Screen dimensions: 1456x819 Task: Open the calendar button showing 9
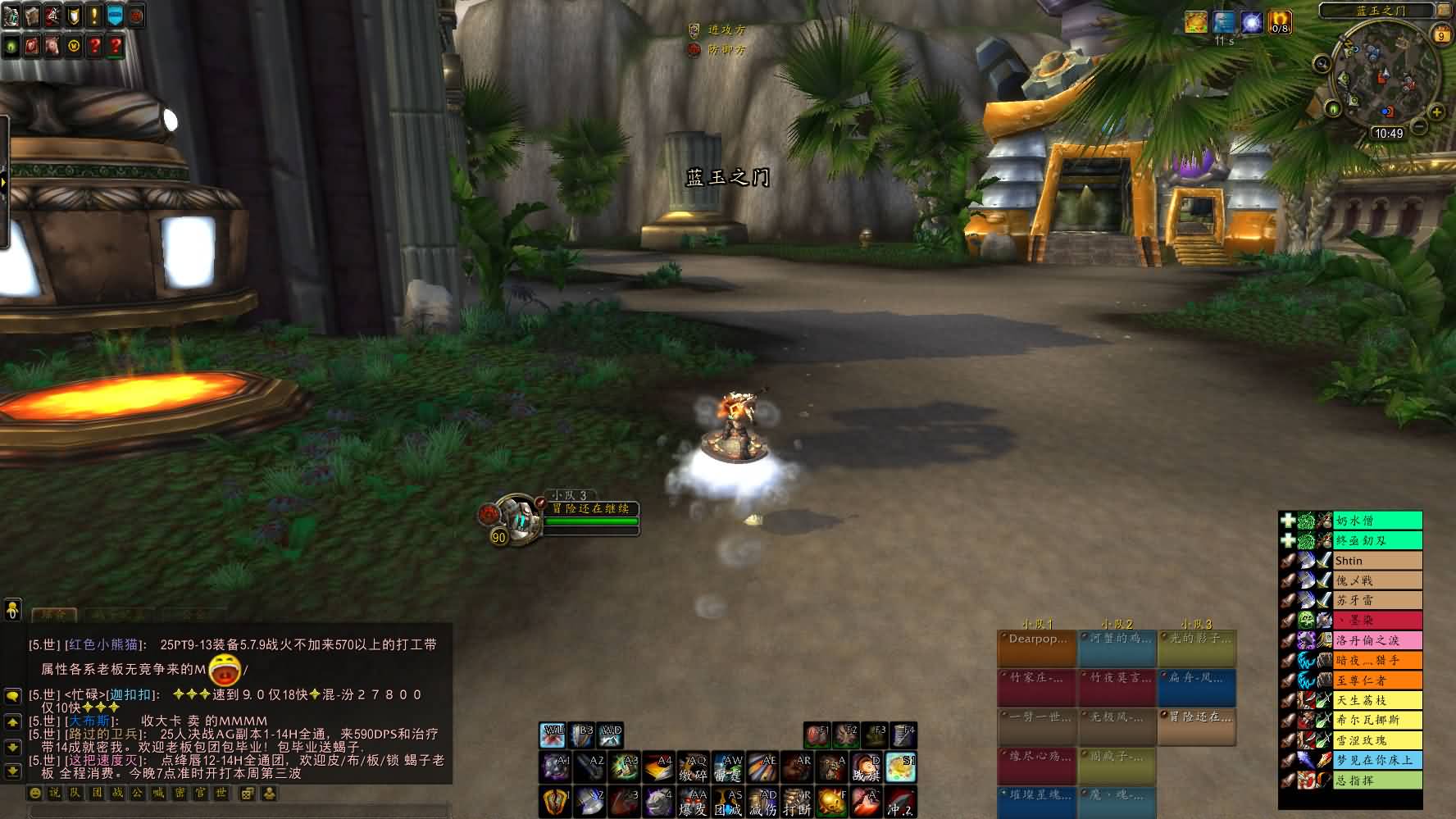tap(1441, 34)
